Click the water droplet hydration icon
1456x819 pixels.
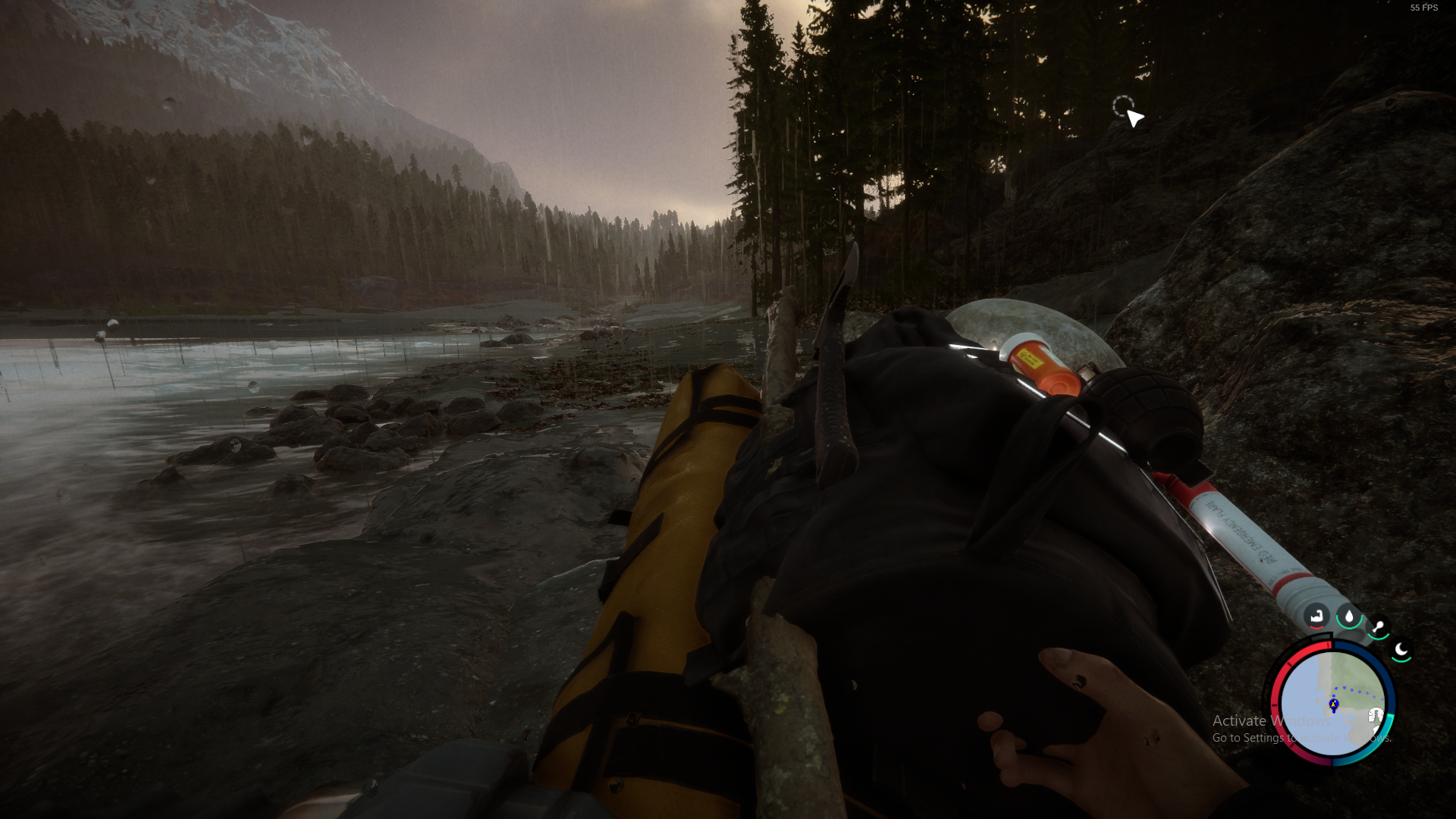click(x=1349, y=617)
